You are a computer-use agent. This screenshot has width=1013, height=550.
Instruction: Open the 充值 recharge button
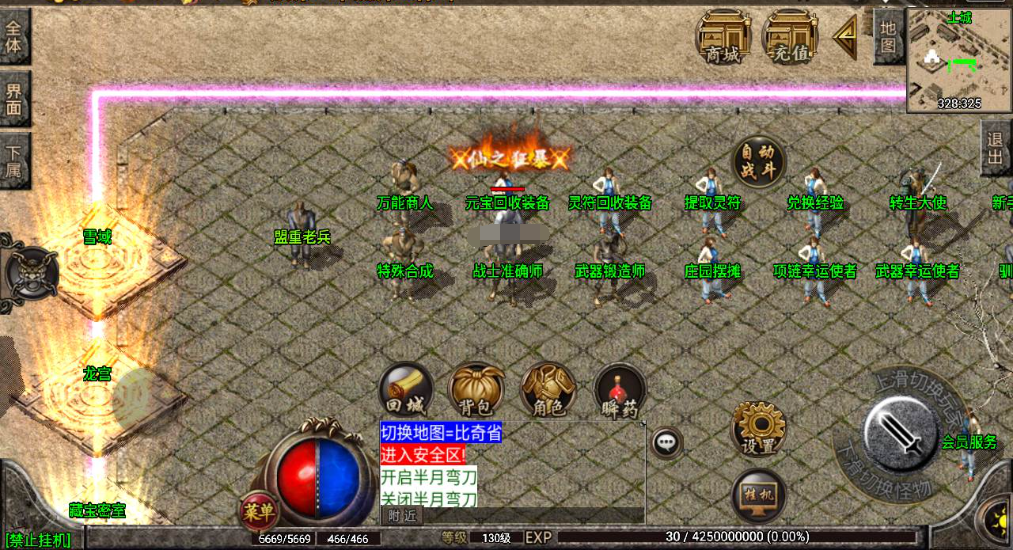tap(790, 38)
